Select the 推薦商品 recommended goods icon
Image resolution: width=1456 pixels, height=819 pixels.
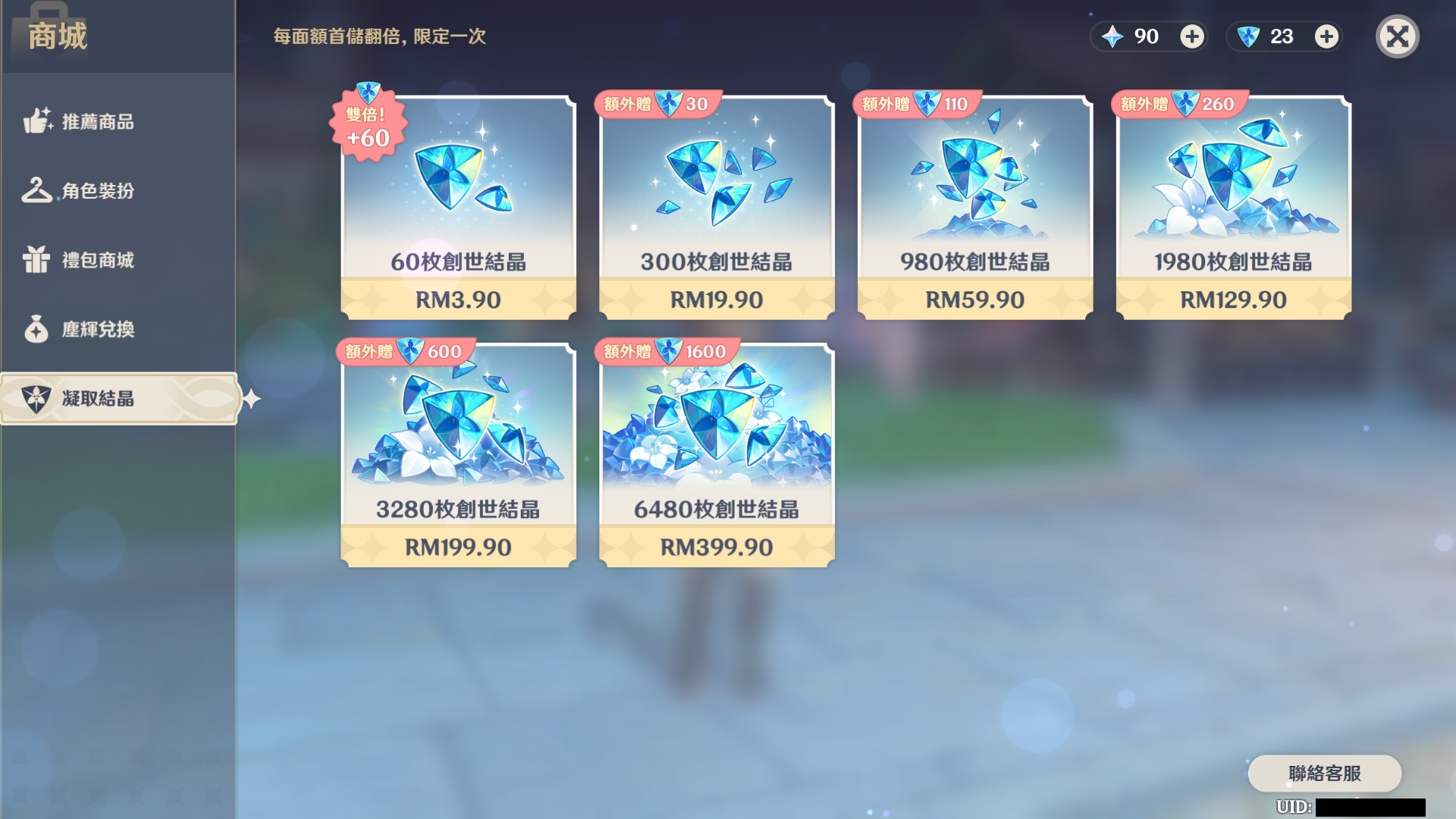pyautogui.click(x=36, y=121)
